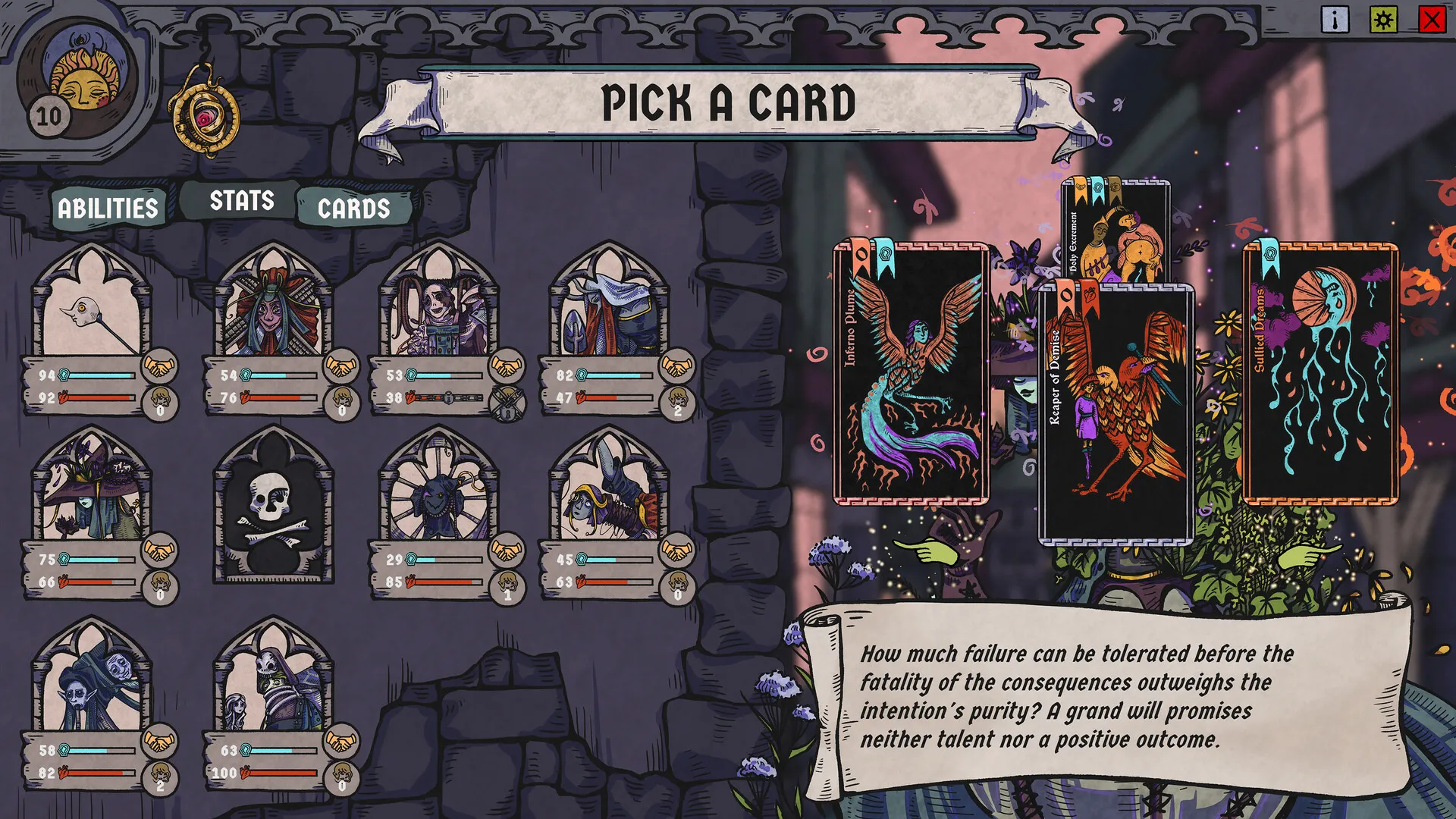Open the info panel

pos(1335,20)
